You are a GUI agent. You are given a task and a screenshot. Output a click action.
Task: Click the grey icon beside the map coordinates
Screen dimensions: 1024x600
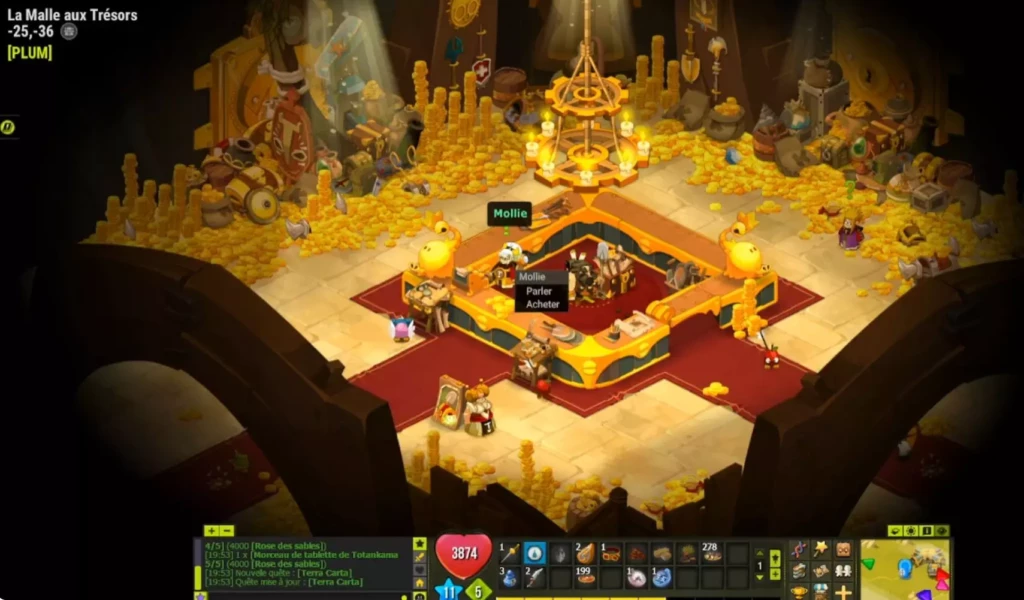tap(69, 31)
